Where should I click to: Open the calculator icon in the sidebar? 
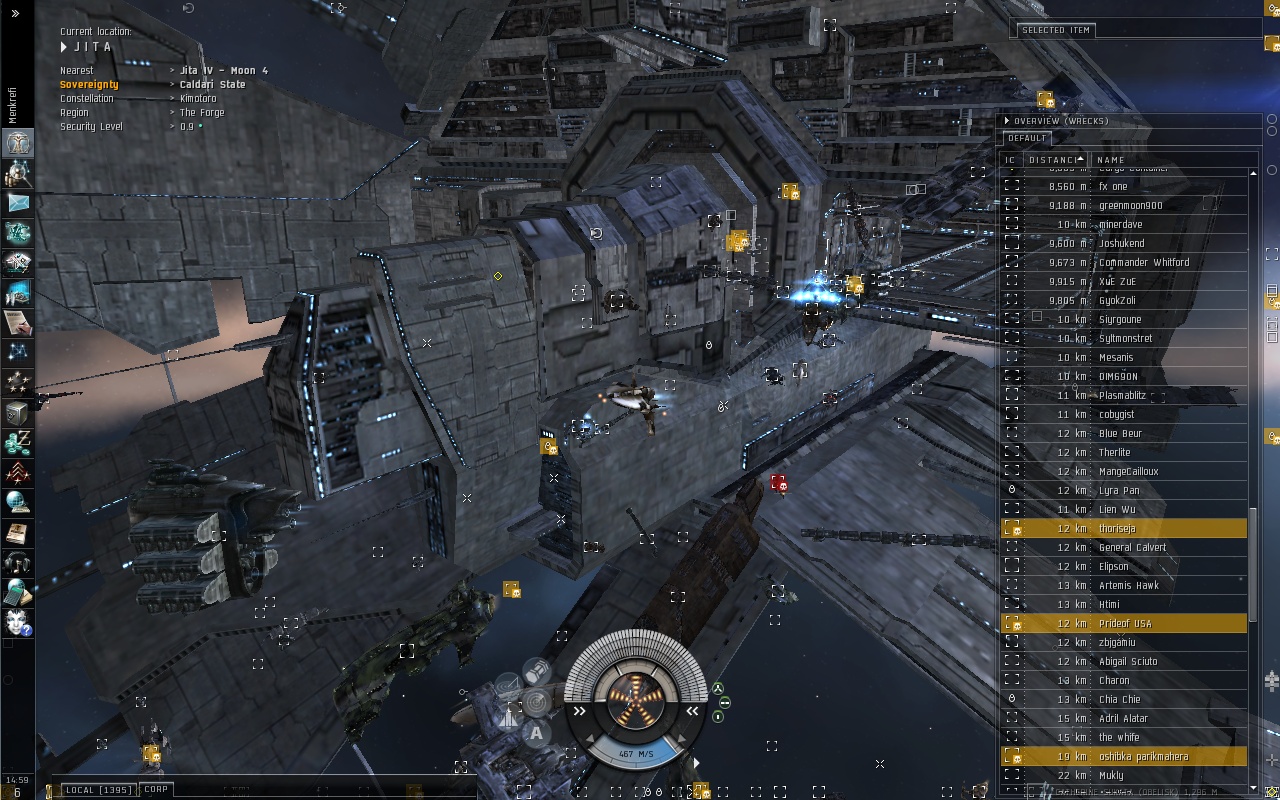[x=18, y=592]
